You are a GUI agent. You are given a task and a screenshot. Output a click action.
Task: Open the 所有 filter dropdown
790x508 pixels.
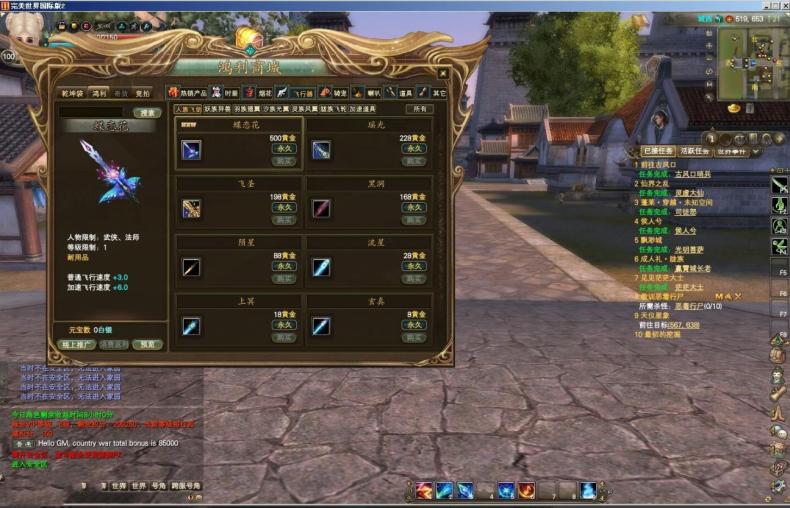point(420,109)
